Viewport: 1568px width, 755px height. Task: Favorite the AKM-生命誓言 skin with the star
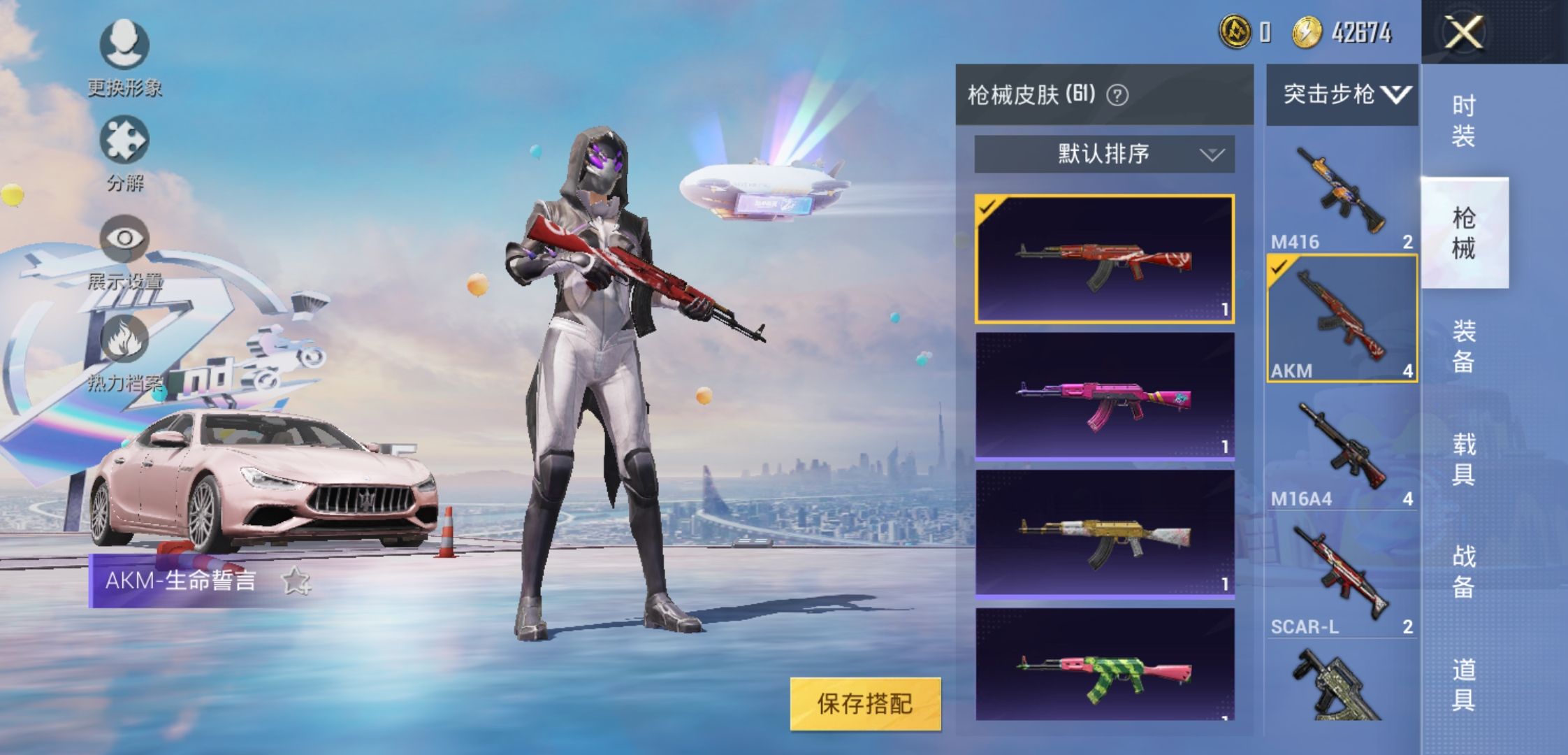tap(296, 581)
